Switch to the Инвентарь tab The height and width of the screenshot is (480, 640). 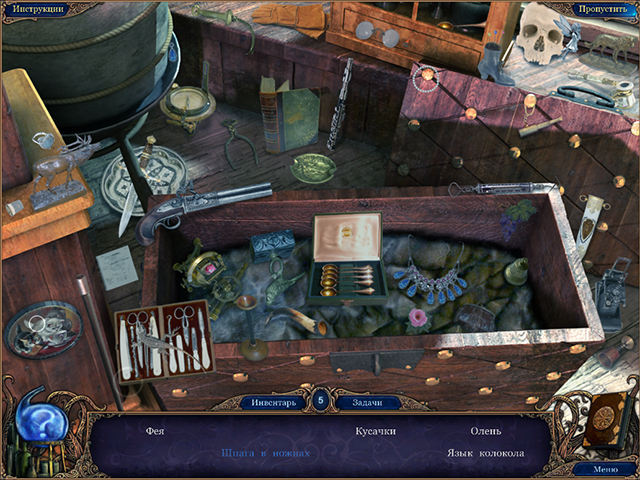[272, 402]
